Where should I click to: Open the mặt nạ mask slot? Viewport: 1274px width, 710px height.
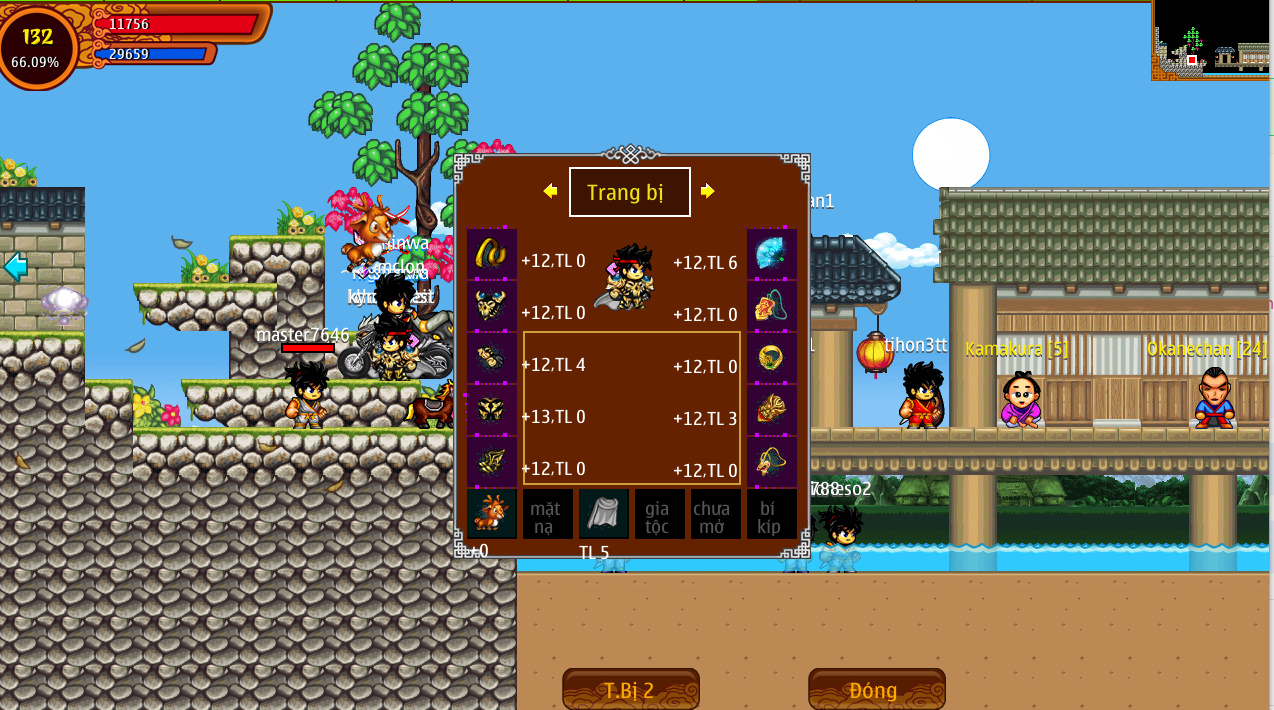[547, 514]
